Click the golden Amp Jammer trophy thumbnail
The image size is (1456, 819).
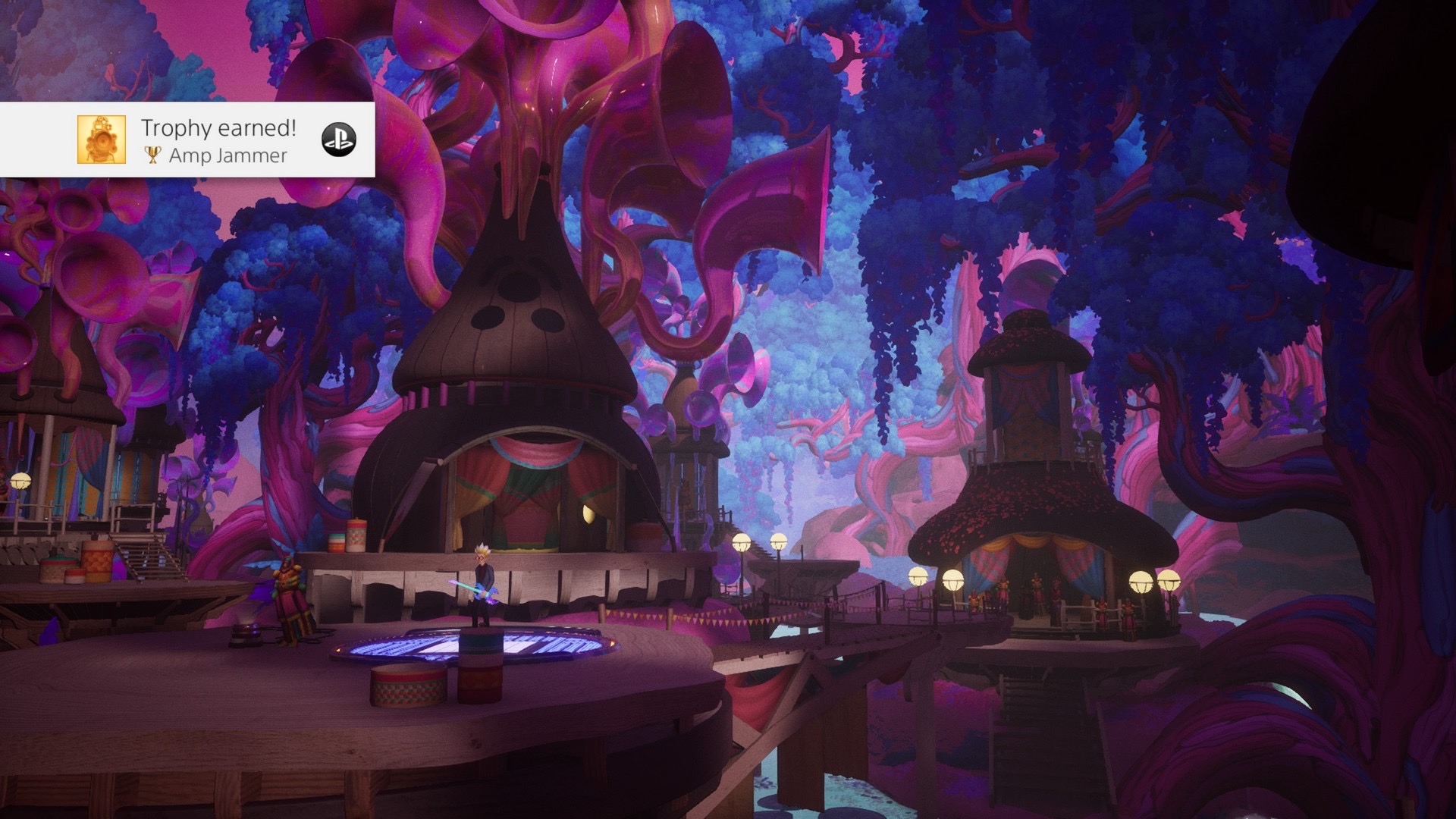[101, 140]
